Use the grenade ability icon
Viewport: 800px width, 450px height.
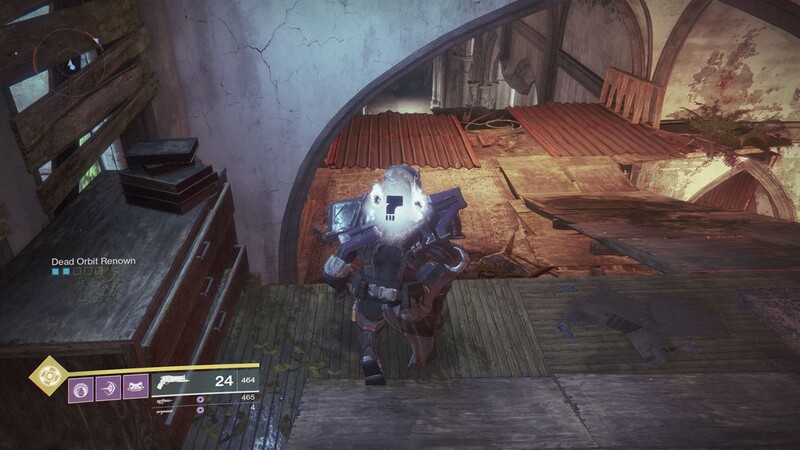(x=81, y=387)
